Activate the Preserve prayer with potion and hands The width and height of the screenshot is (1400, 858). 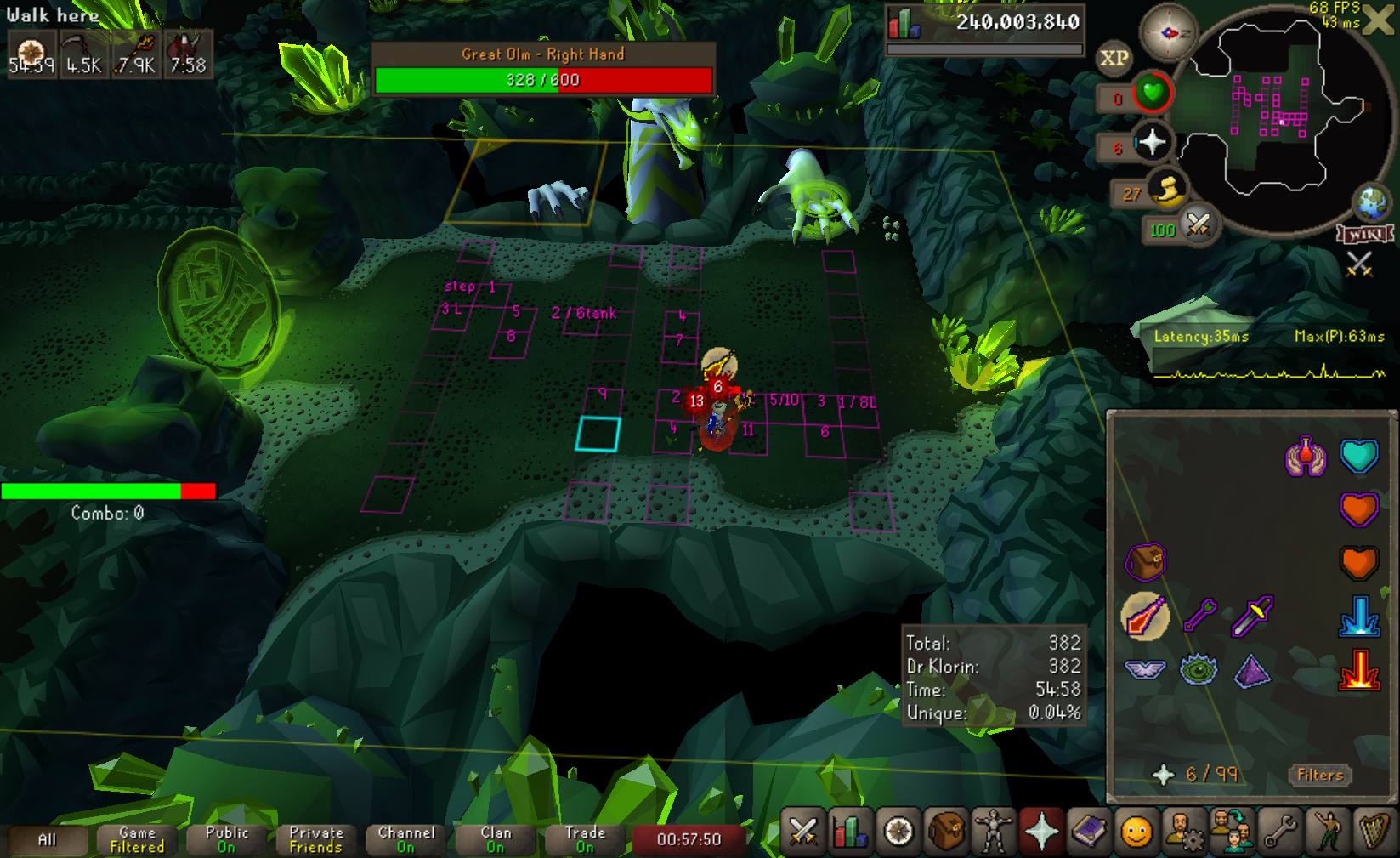click(x=1306, y=457)
